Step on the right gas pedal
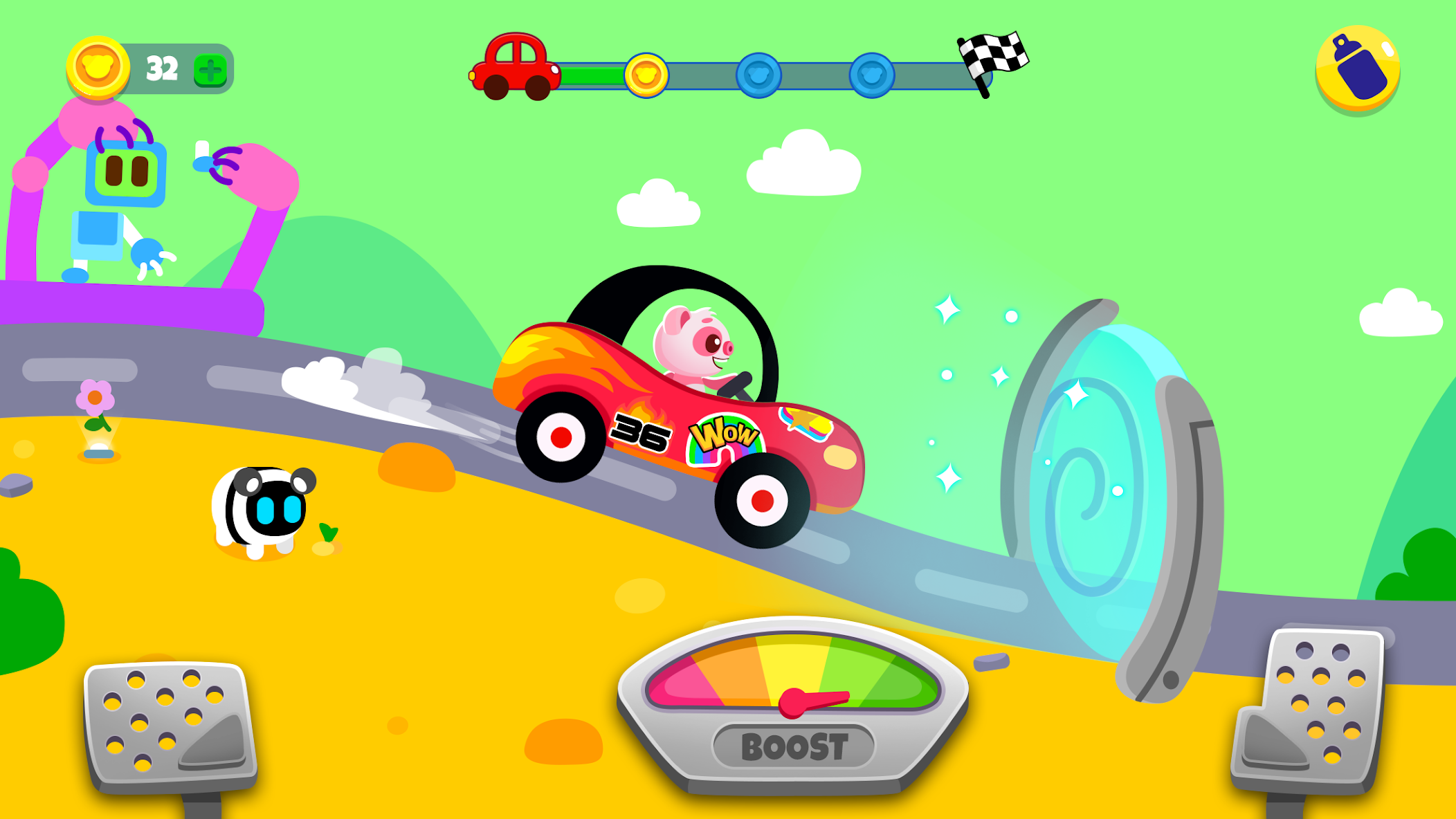The image size is (1456, 819). pos(1313,709)
